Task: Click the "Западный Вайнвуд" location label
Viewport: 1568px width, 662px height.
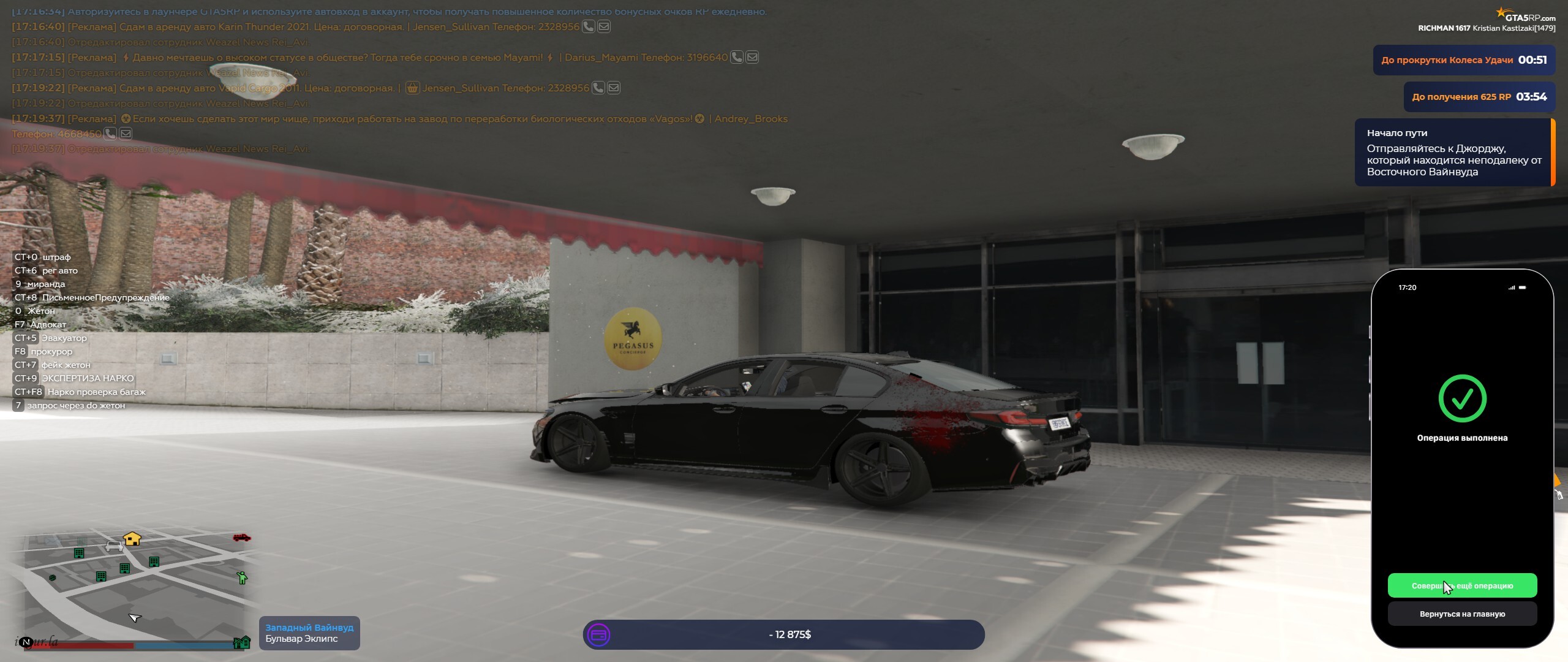Action: click(x=308, y=627)
